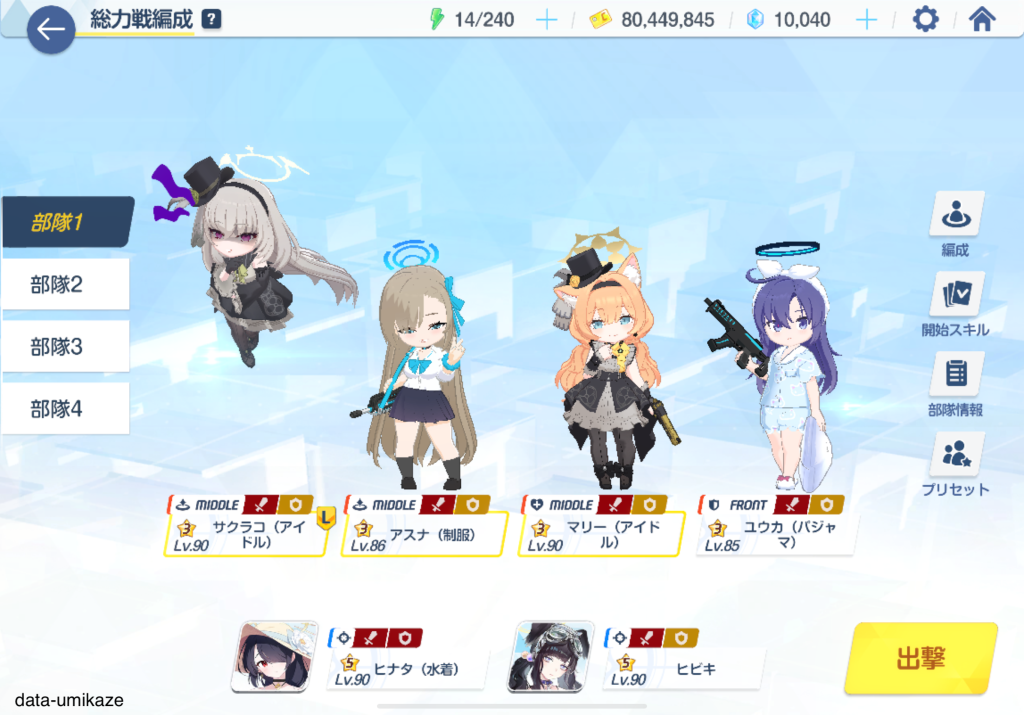The height and width of the screenshot is (715, 1024).
Task: Launch the battle with 出撃 button
Action: (x=920, y=658)
